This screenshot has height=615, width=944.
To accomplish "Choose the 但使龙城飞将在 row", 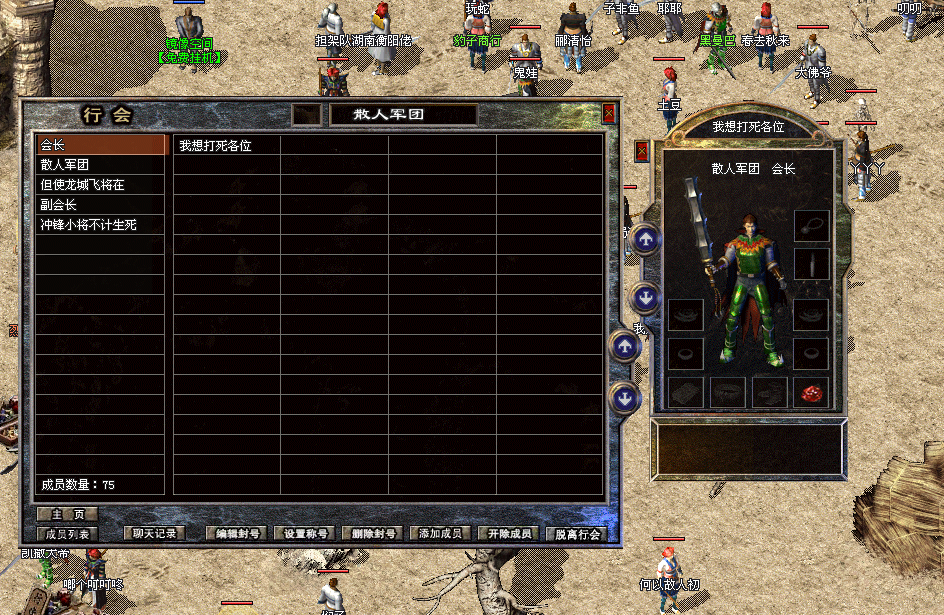I will click(100, 185).
